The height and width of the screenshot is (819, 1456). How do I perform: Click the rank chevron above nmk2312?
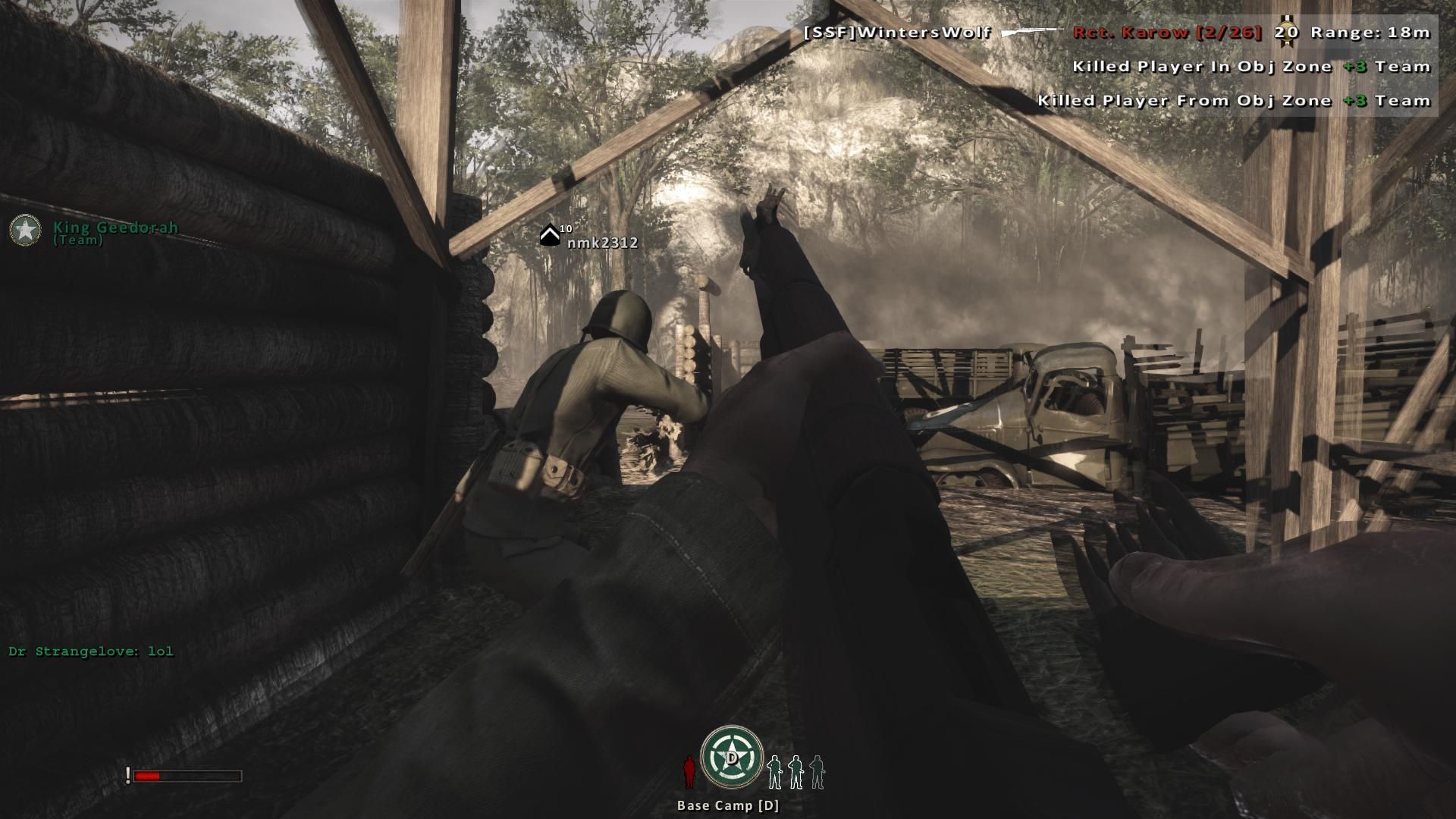[549, 234]
